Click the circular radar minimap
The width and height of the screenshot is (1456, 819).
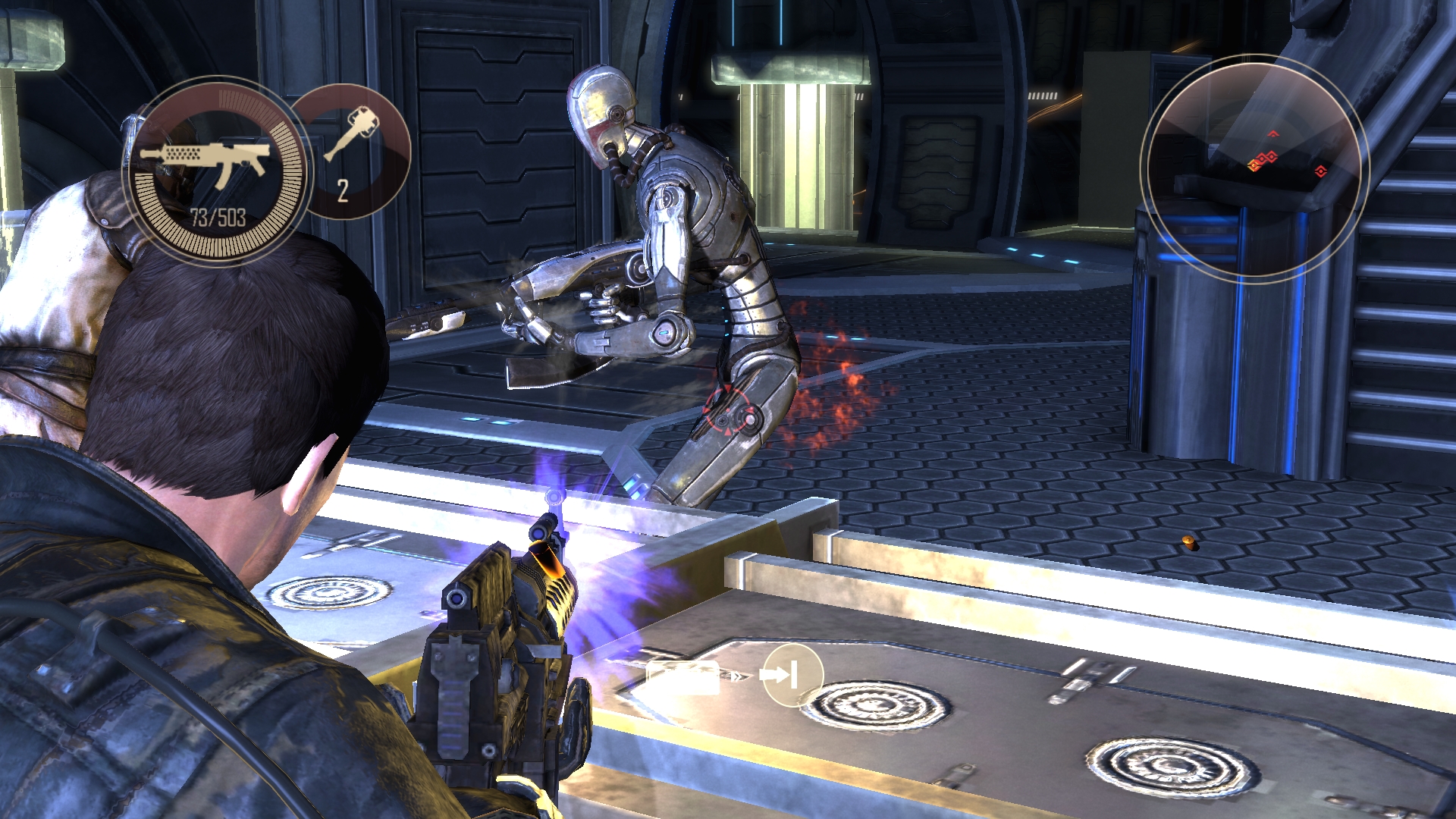coord(1253,168)
